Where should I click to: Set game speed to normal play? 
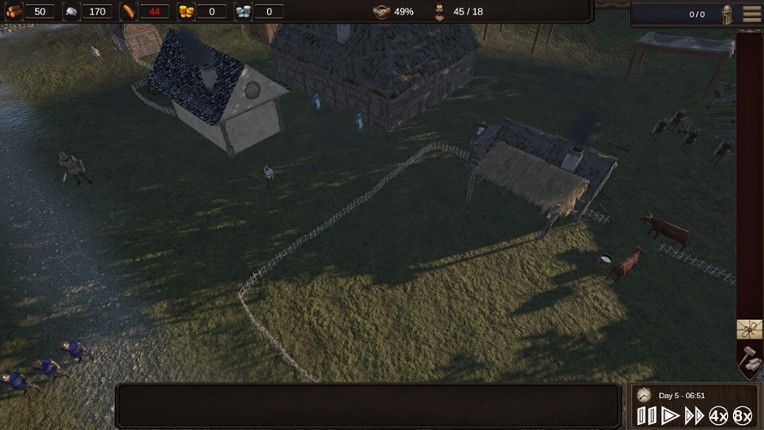click(670, 416)
